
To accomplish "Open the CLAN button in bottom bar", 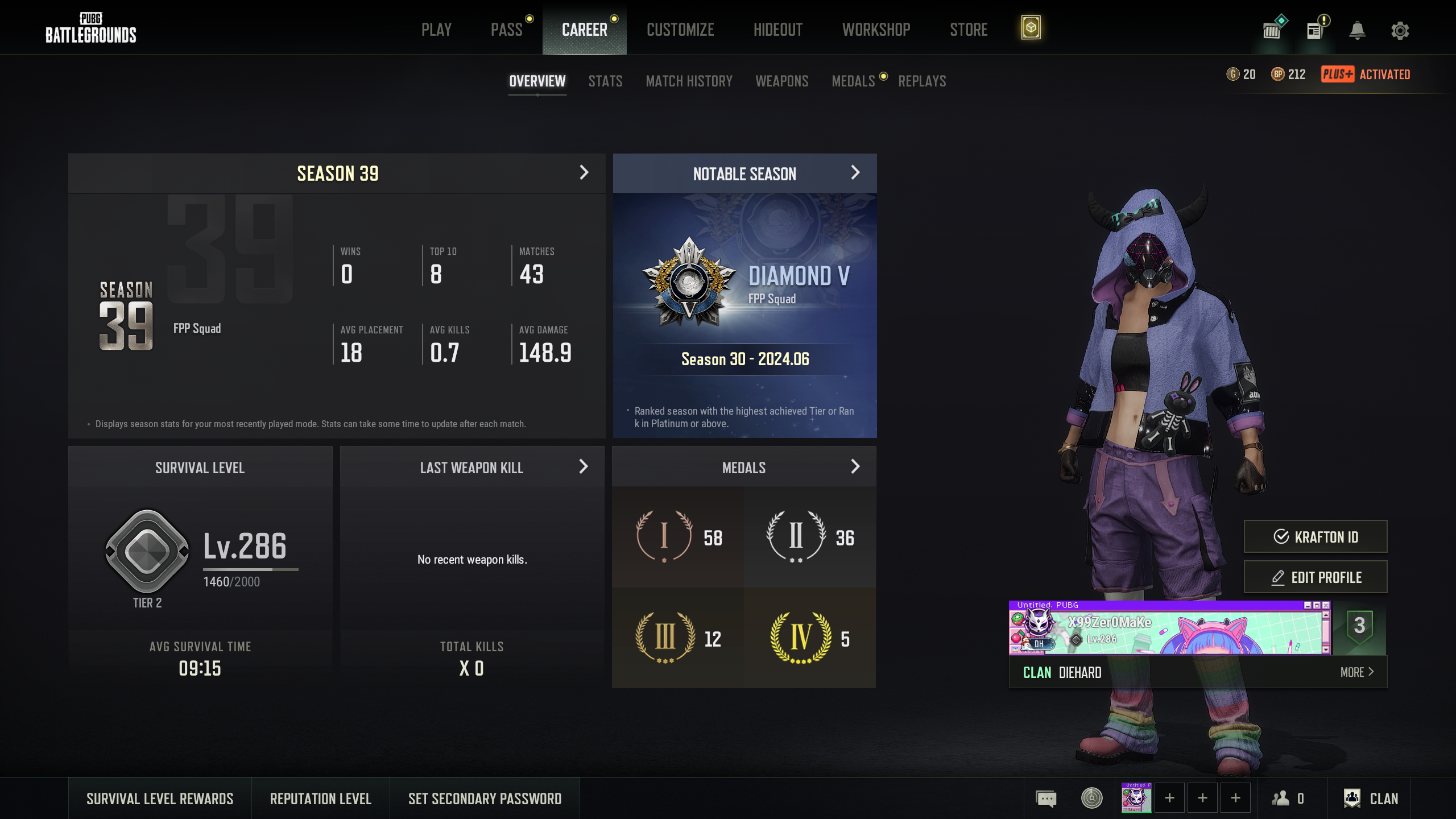I will [x=1371, y=799].
